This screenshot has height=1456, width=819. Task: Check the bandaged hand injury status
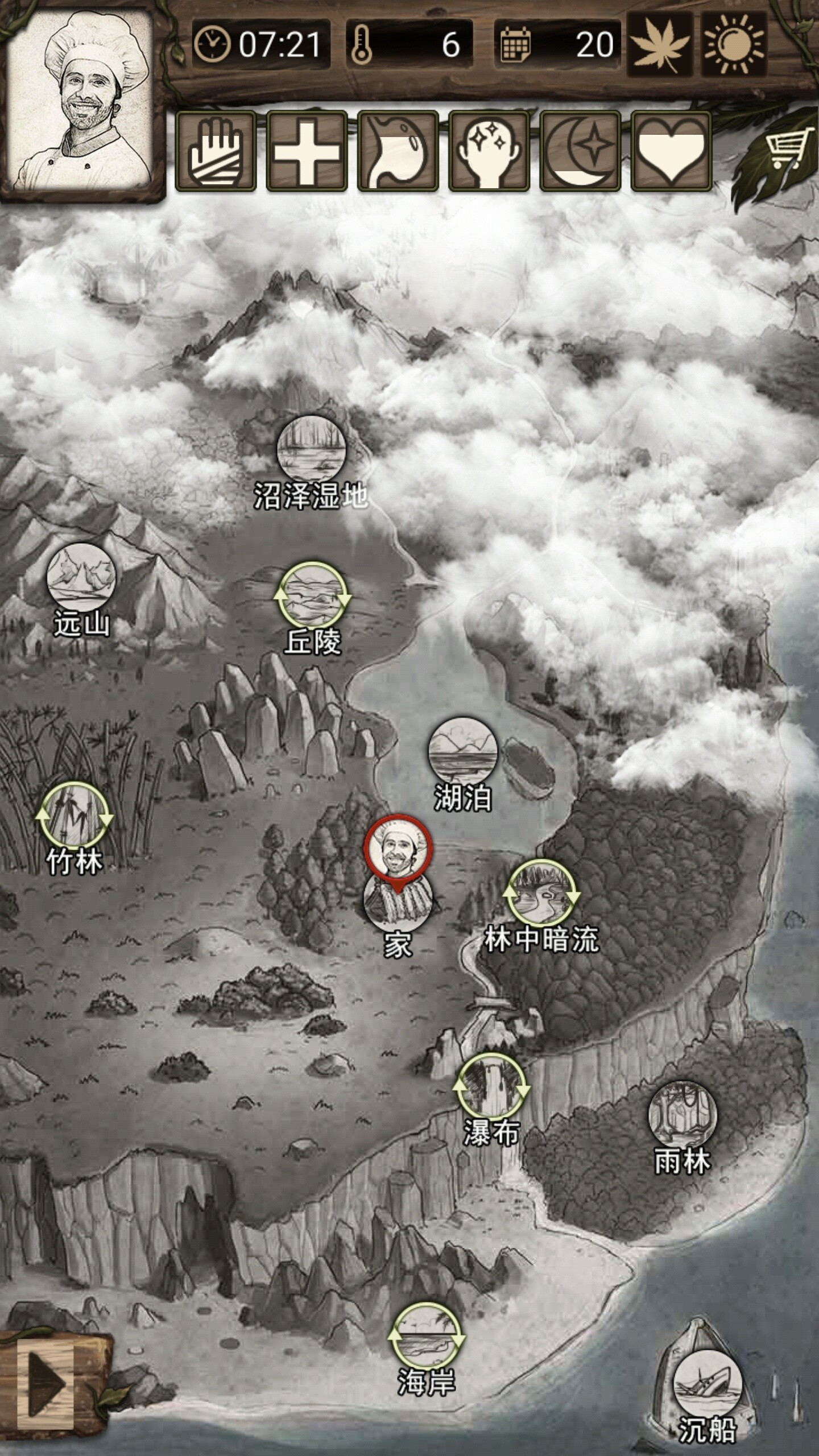[216, 151]
